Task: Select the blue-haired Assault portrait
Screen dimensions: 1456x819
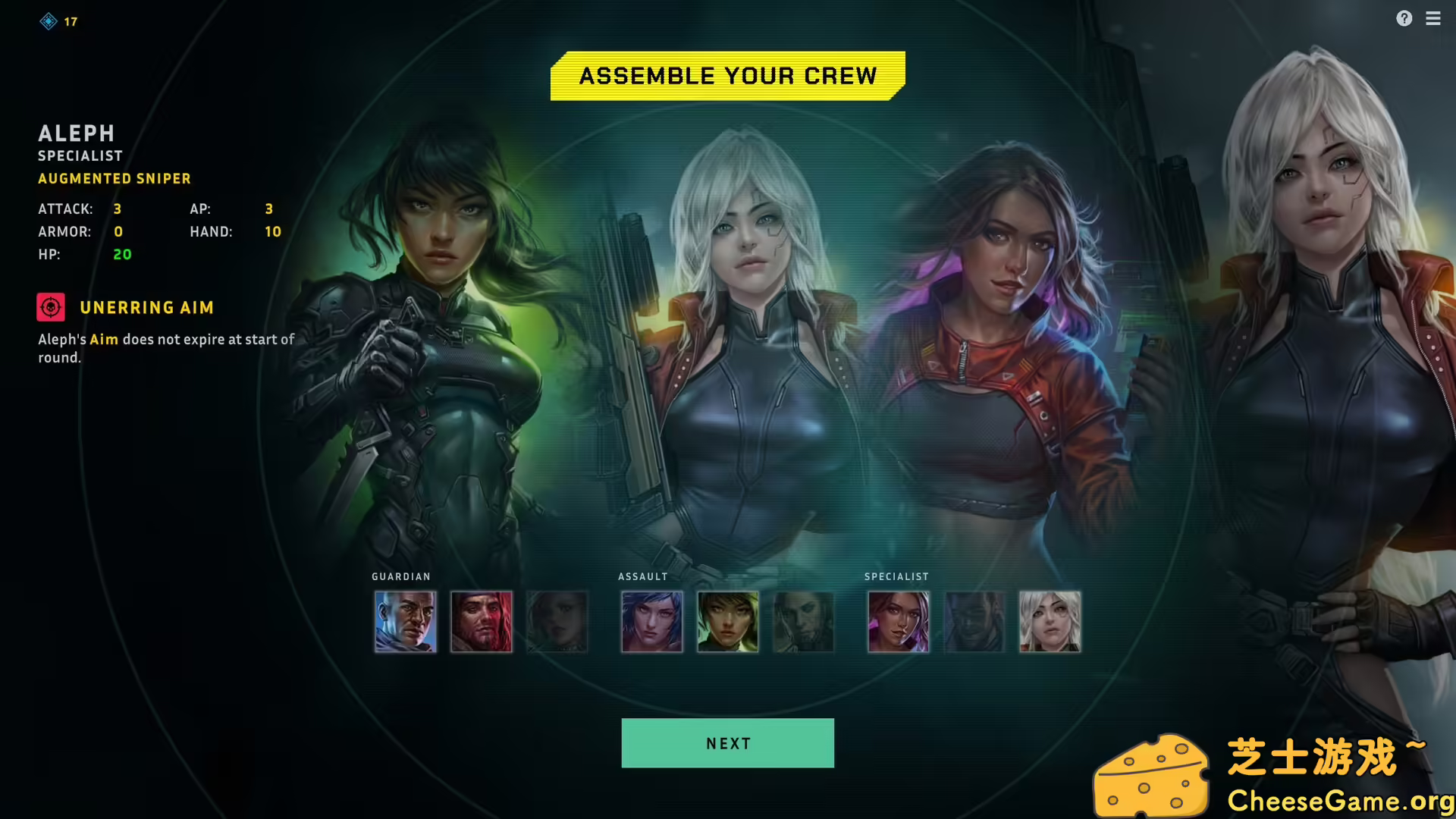Action: (x=651, y=622)
